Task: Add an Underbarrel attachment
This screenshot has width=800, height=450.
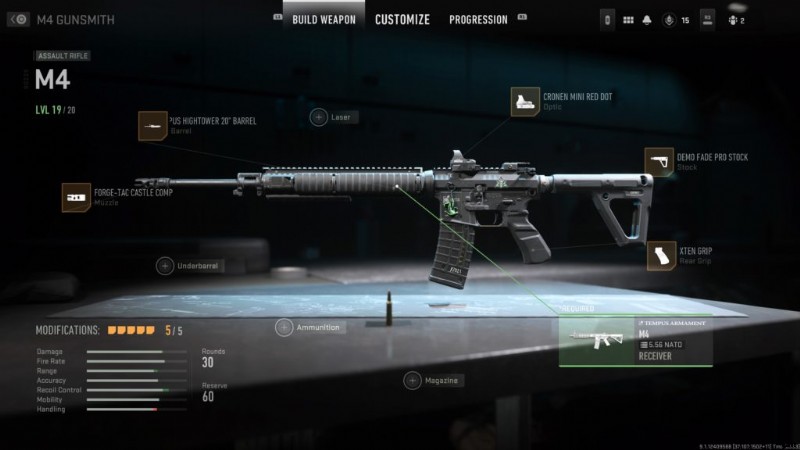Action: point(165,266)
